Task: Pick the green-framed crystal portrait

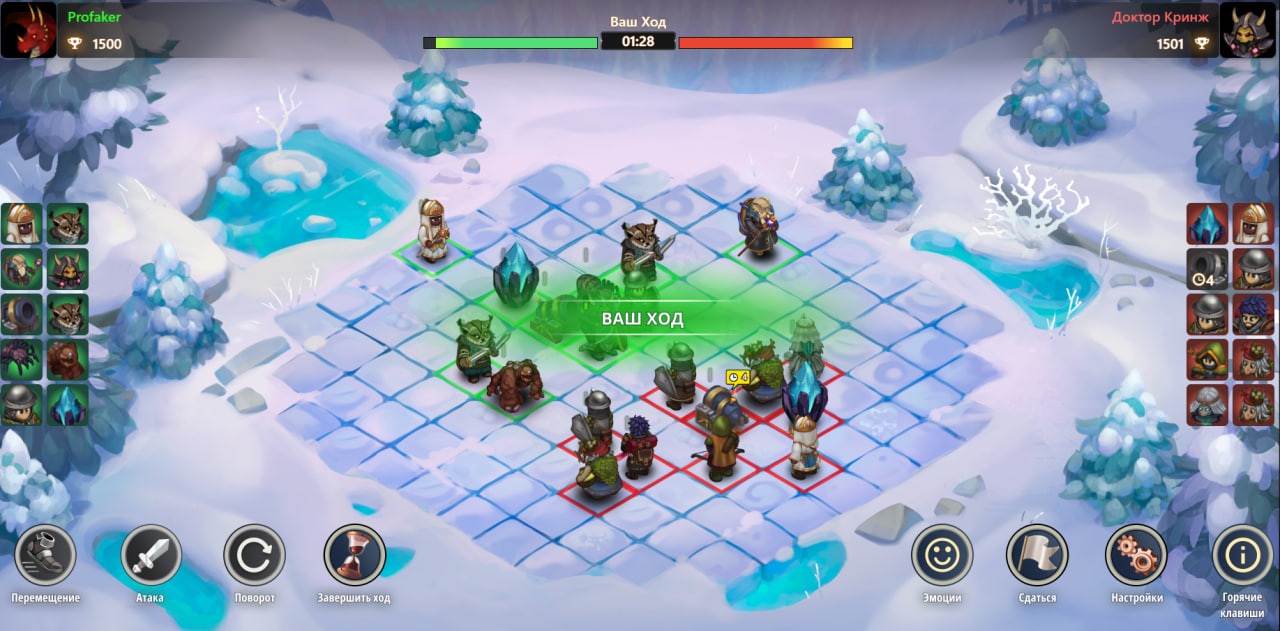Action: [67, 404]
